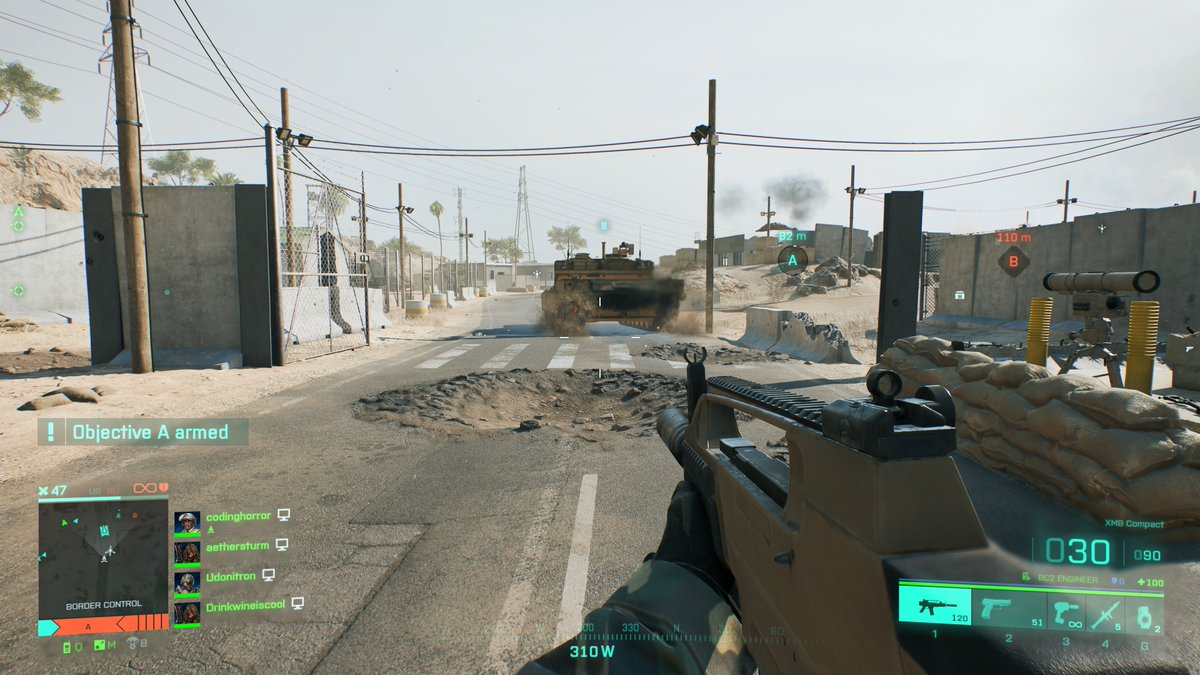Select the XM8 assault rifle weapon slot
Image resolution: width=1200 pixels, height=675 pixels.
[934, 606]
